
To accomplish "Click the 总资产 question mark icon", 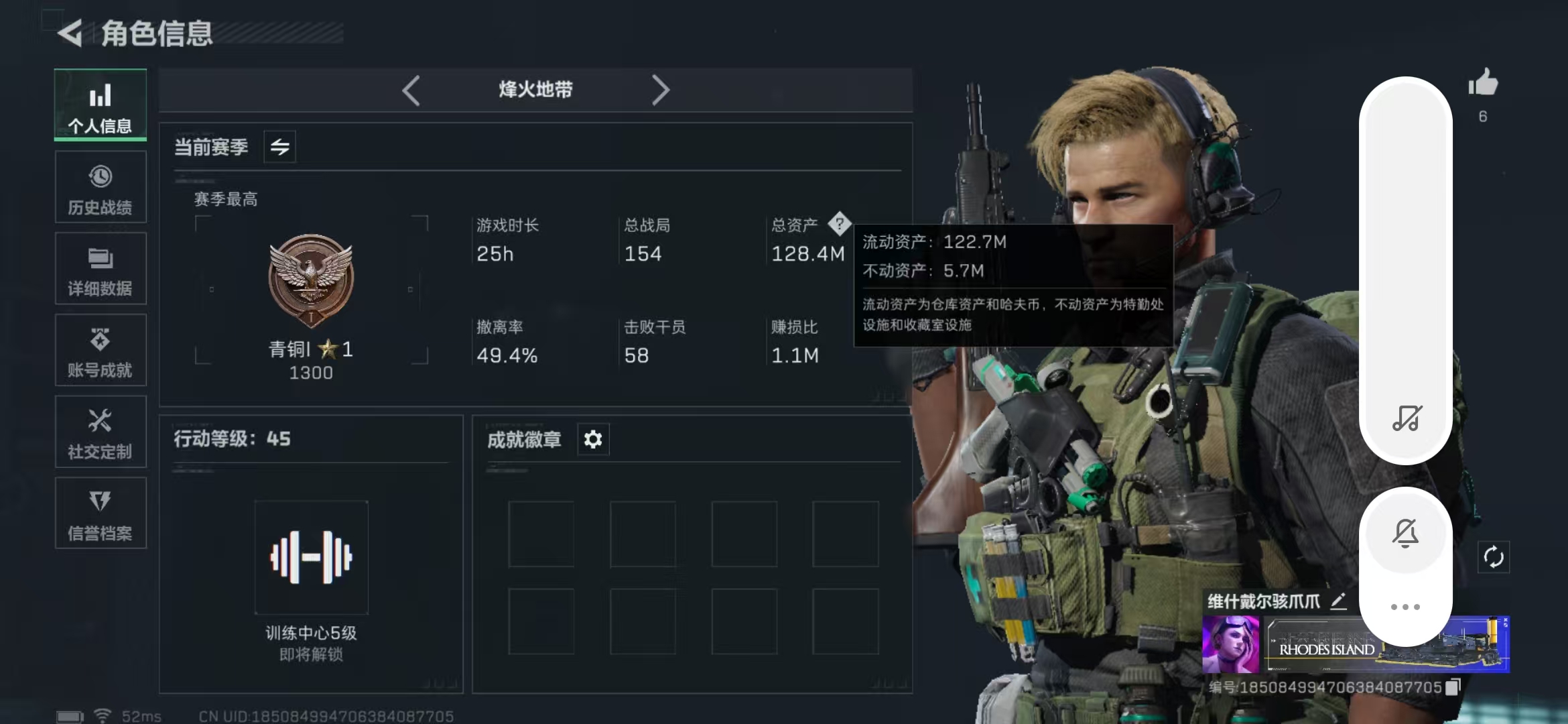I will 839,224.
